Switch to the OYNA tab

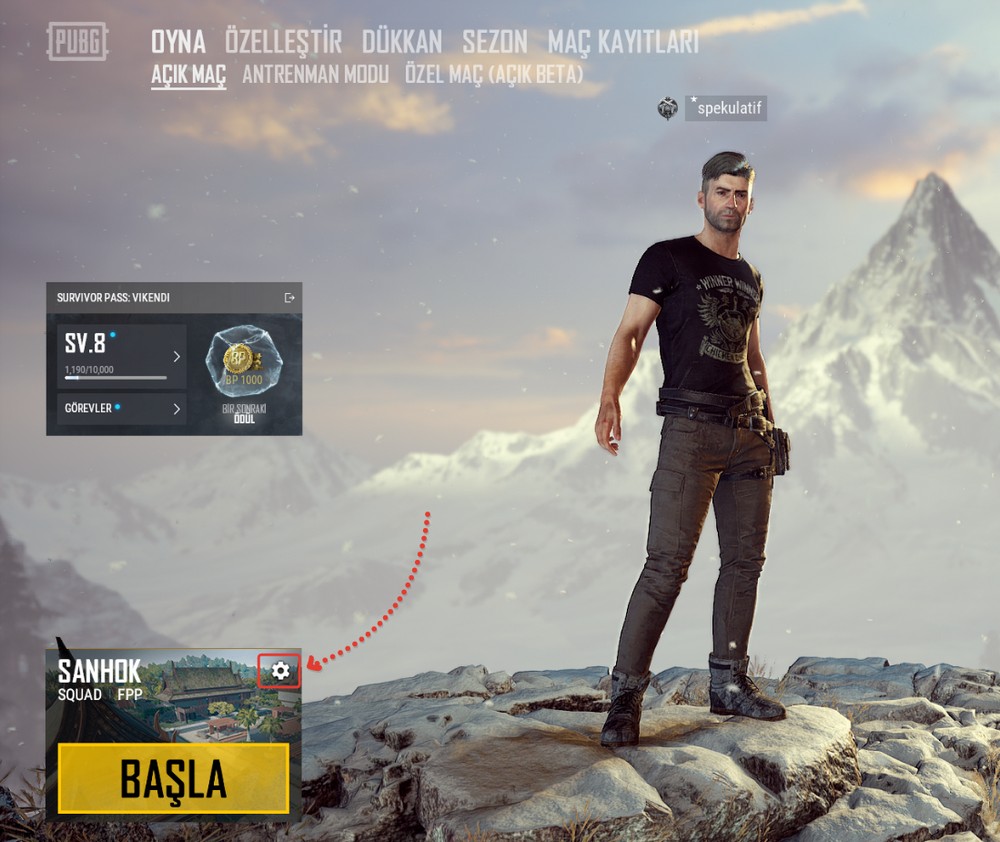[178, 41]
